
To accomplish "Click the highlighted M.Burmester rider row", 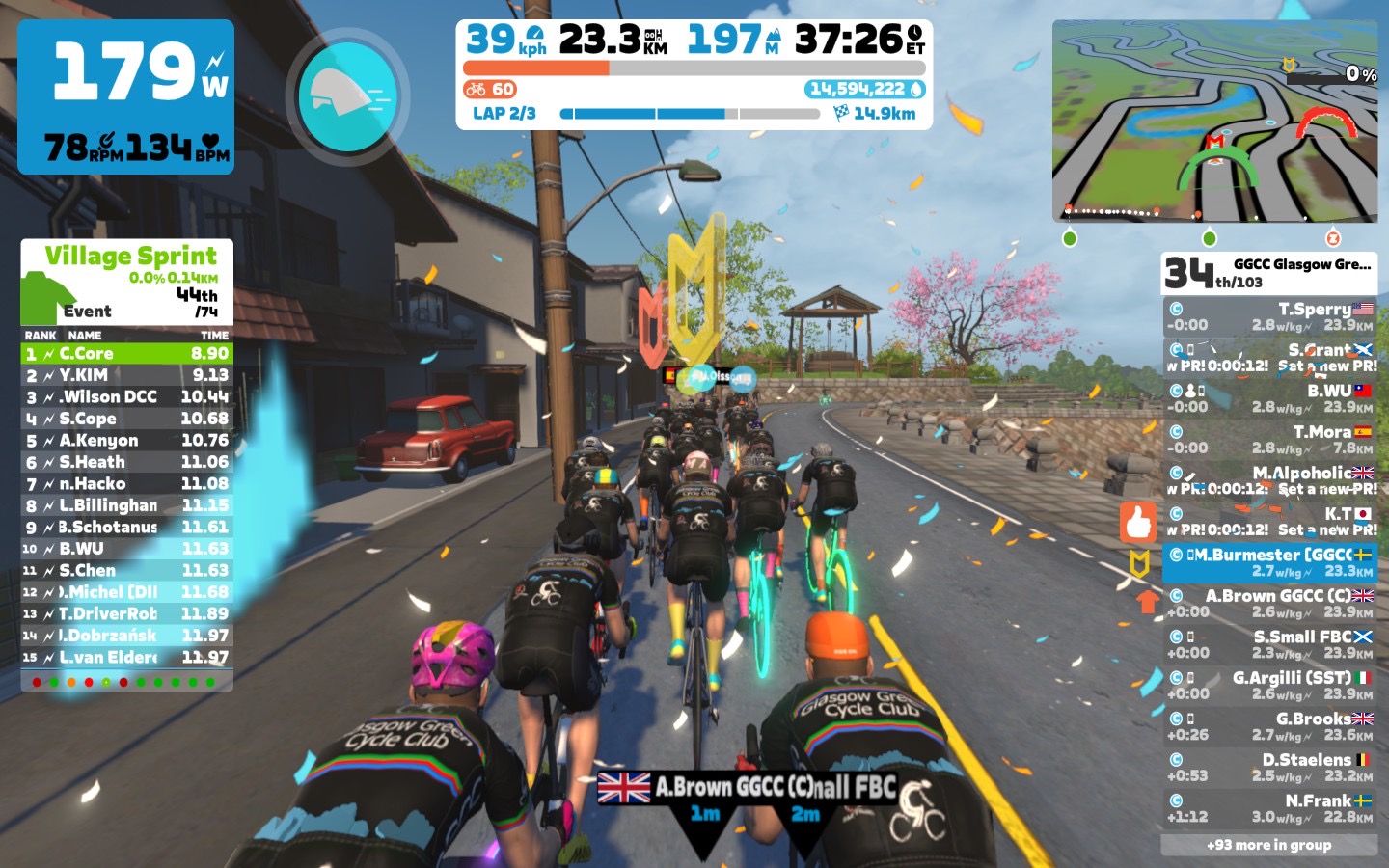I will (x=1269, y=561).
